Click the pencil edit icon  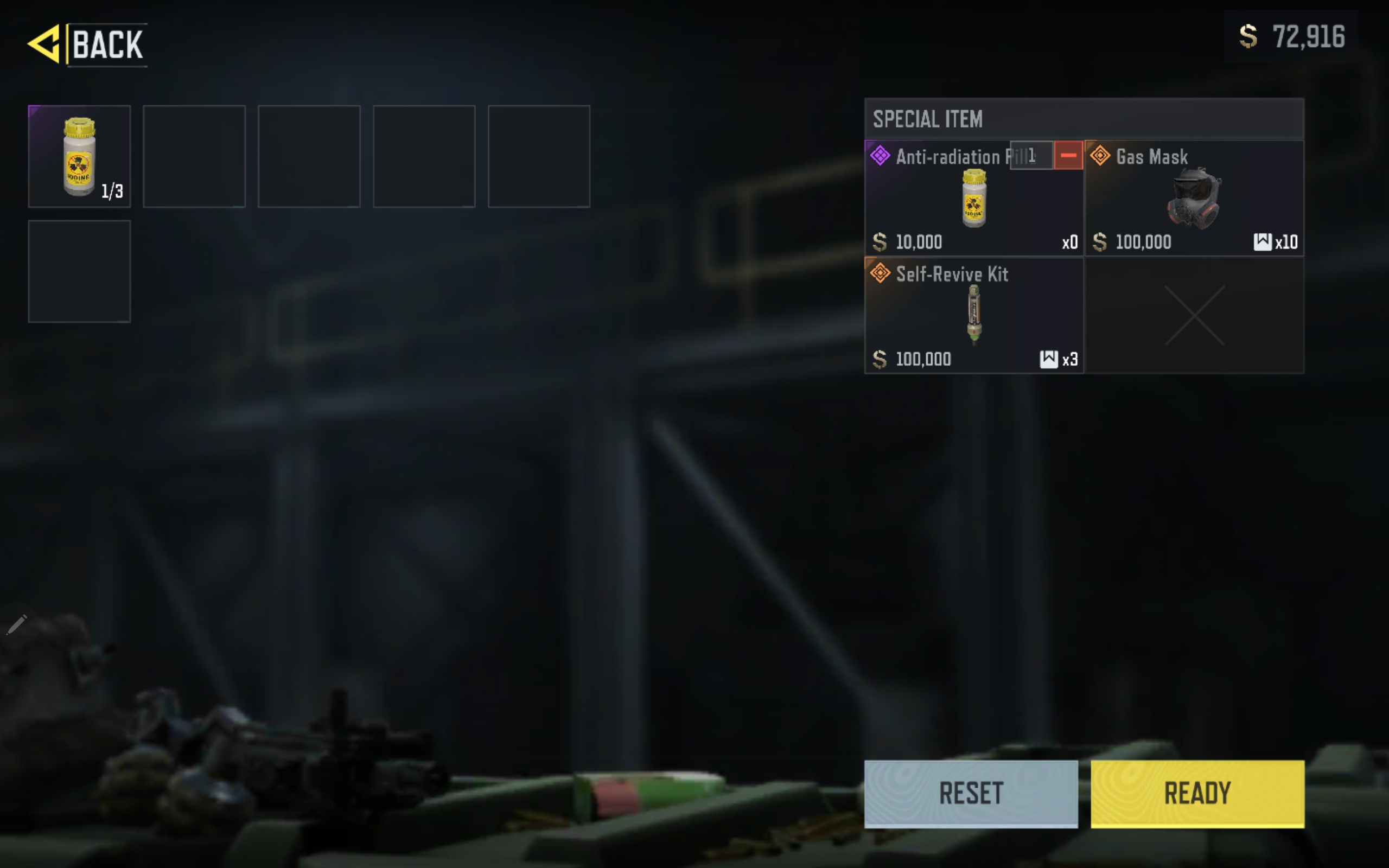(x=17, y=624)
